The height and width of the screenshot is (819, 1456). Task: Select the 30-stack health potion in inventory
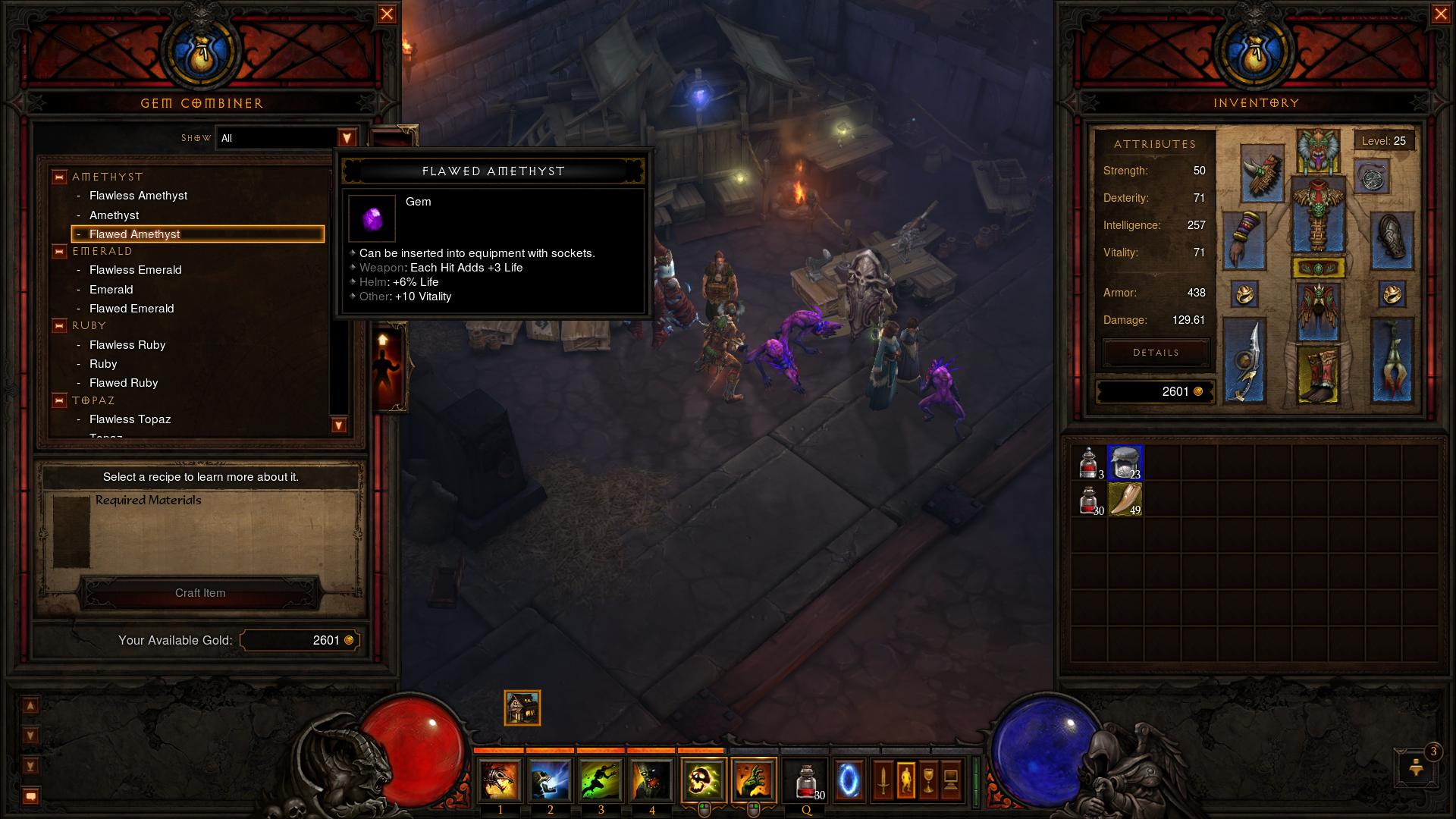[1089, 500]
